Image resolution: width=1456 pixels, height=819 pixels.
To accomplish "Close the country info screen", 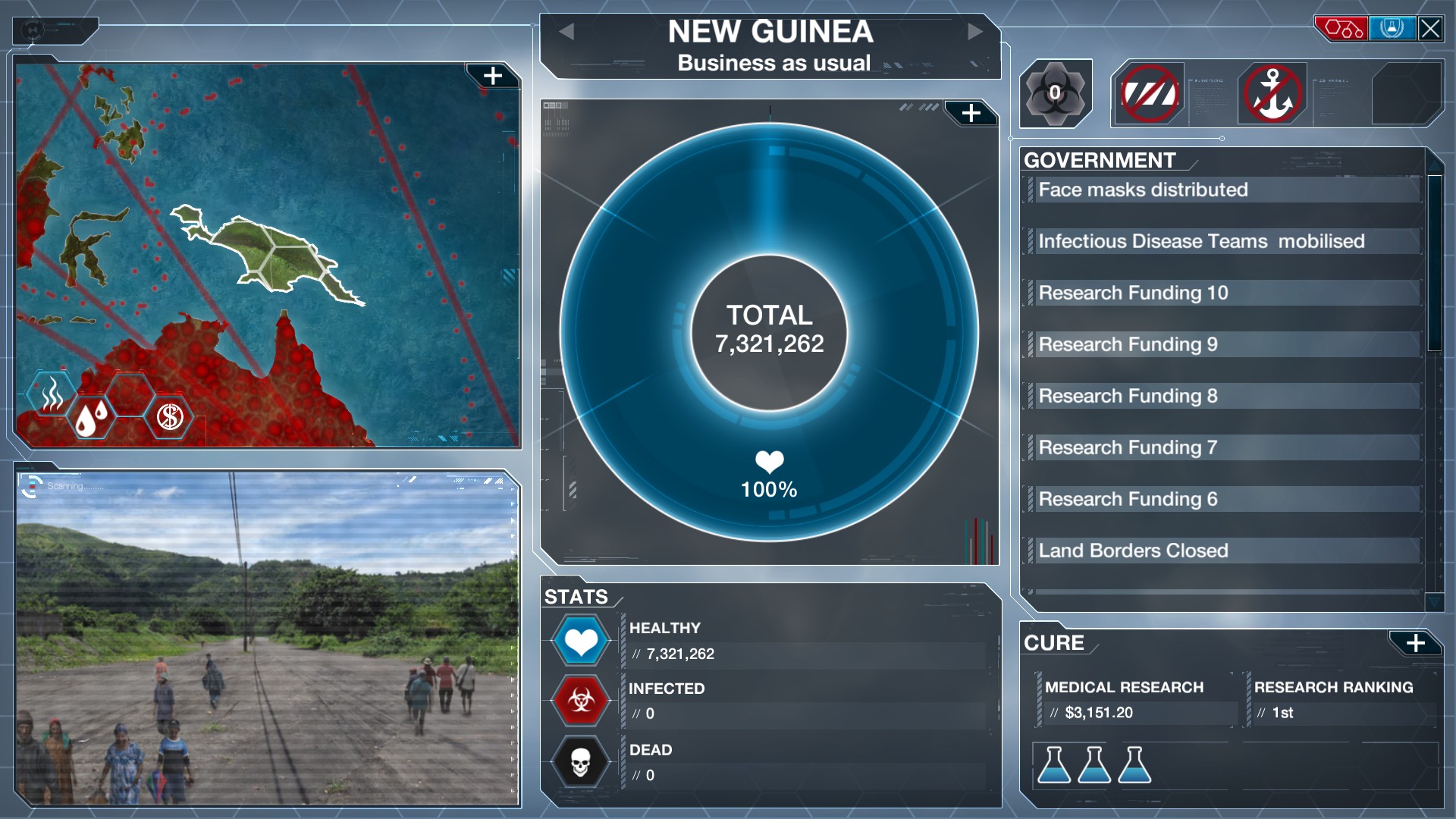I will (x=1430, y=29).
